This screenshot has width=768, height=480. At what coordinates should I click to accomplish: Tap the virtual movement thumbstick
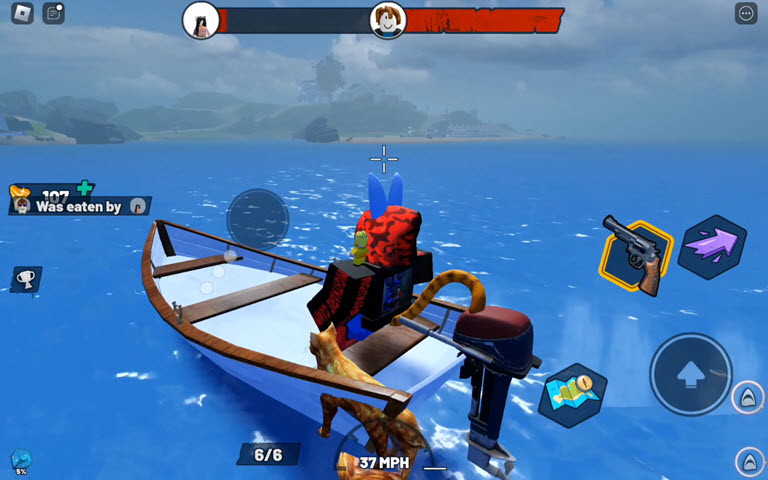[x=257, y=218]
